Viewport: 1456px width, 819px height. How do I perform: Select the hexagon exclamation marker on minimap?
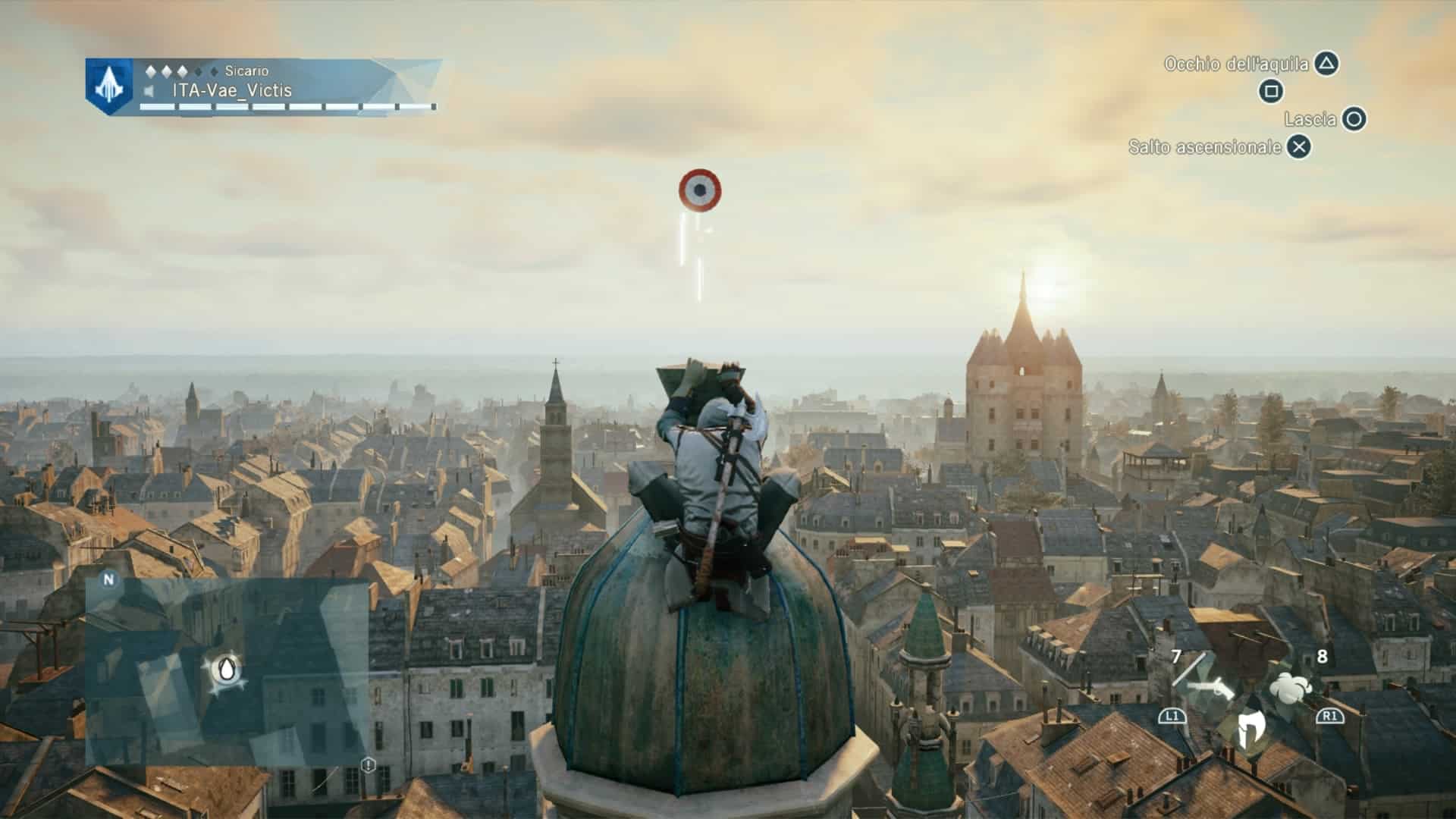(x=369, y=764)
